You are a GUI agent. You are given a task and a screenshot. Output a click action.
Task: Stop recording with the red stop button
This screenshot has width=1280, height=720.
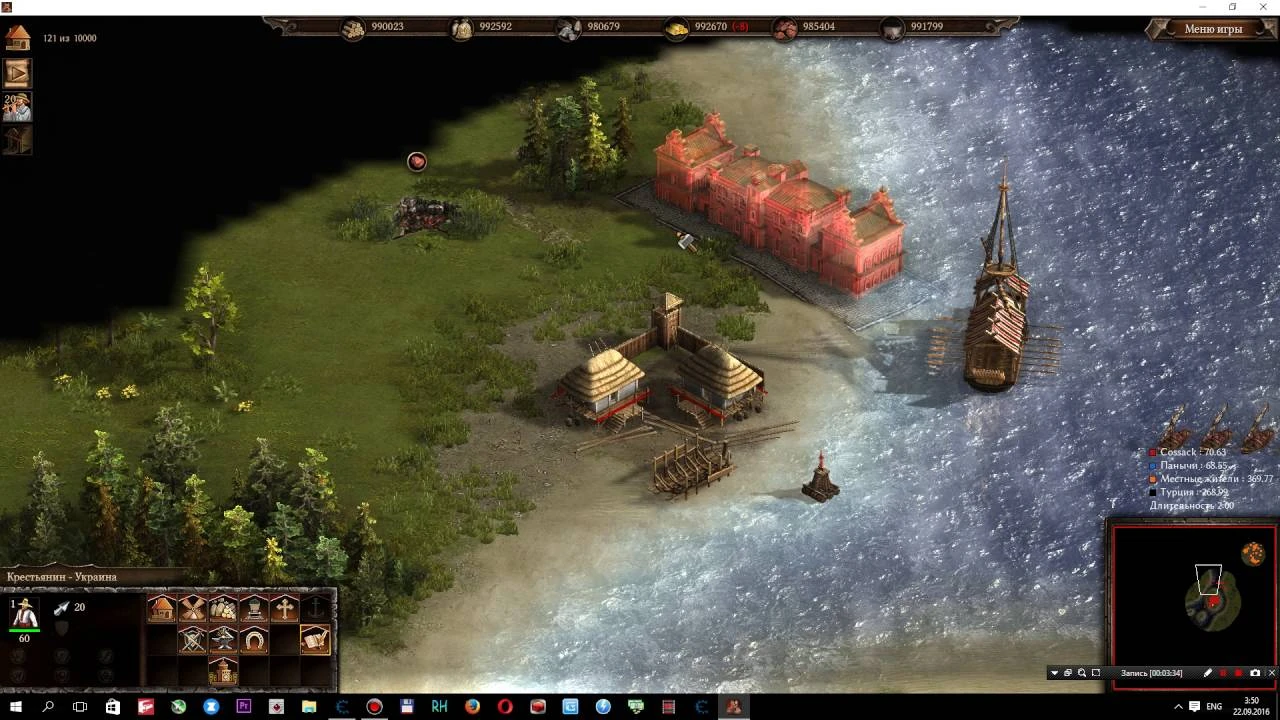tap(1237, 672)
